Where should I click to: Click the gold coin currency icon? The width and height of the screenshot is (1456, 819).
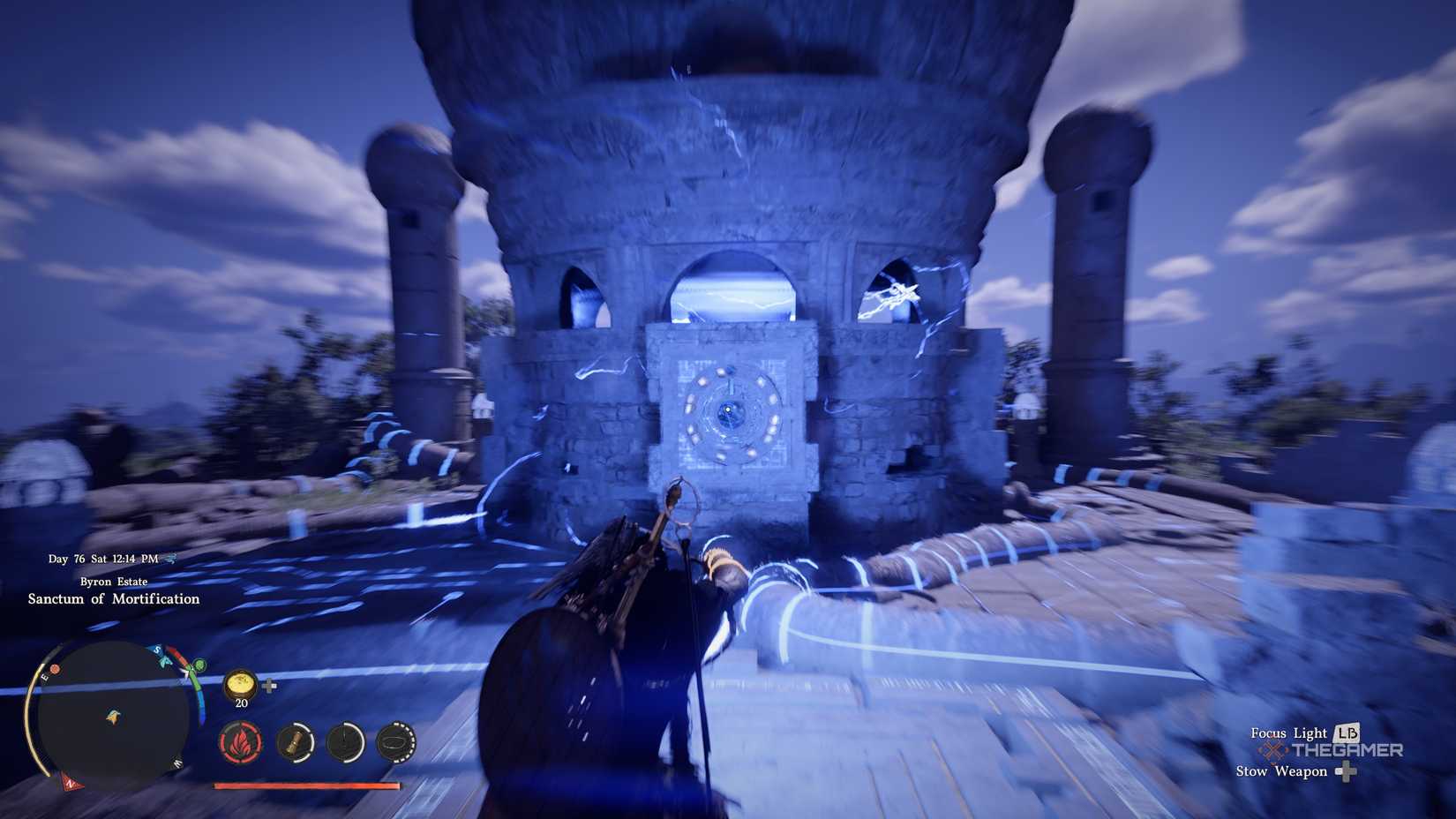240,684
